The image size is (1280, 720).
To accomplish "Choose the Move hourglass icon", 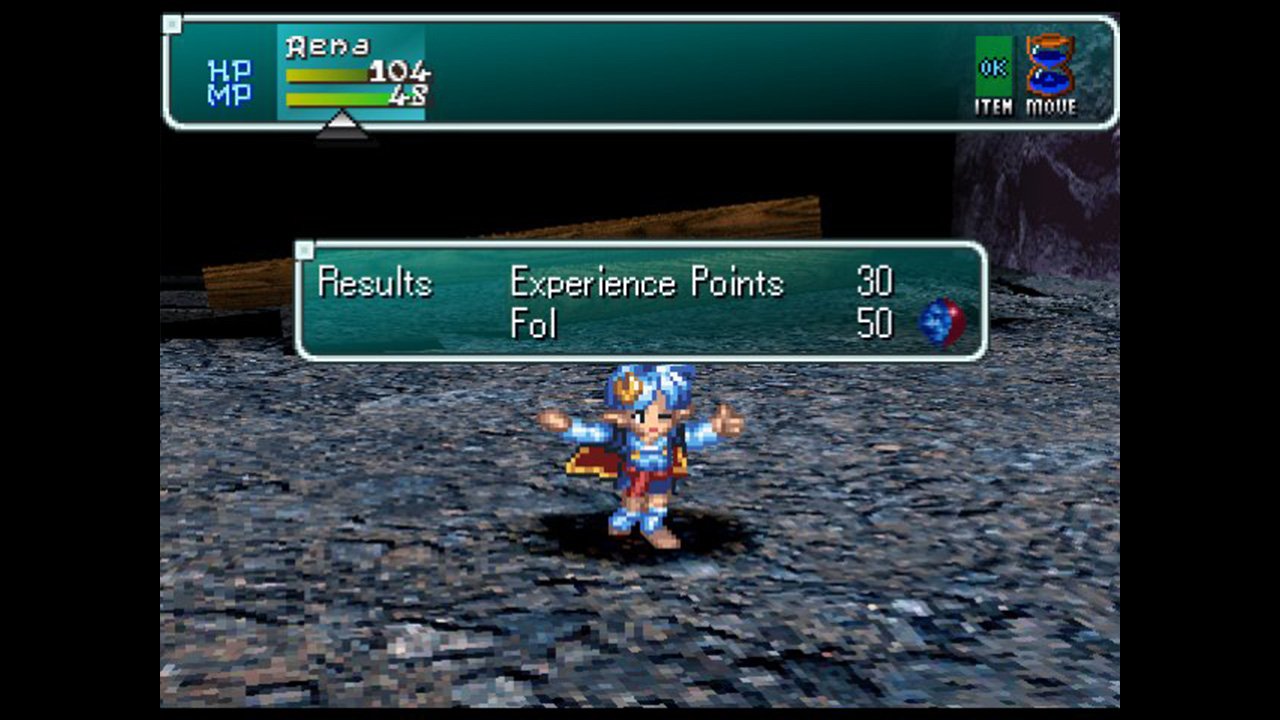I will [x=1050, y=66].
